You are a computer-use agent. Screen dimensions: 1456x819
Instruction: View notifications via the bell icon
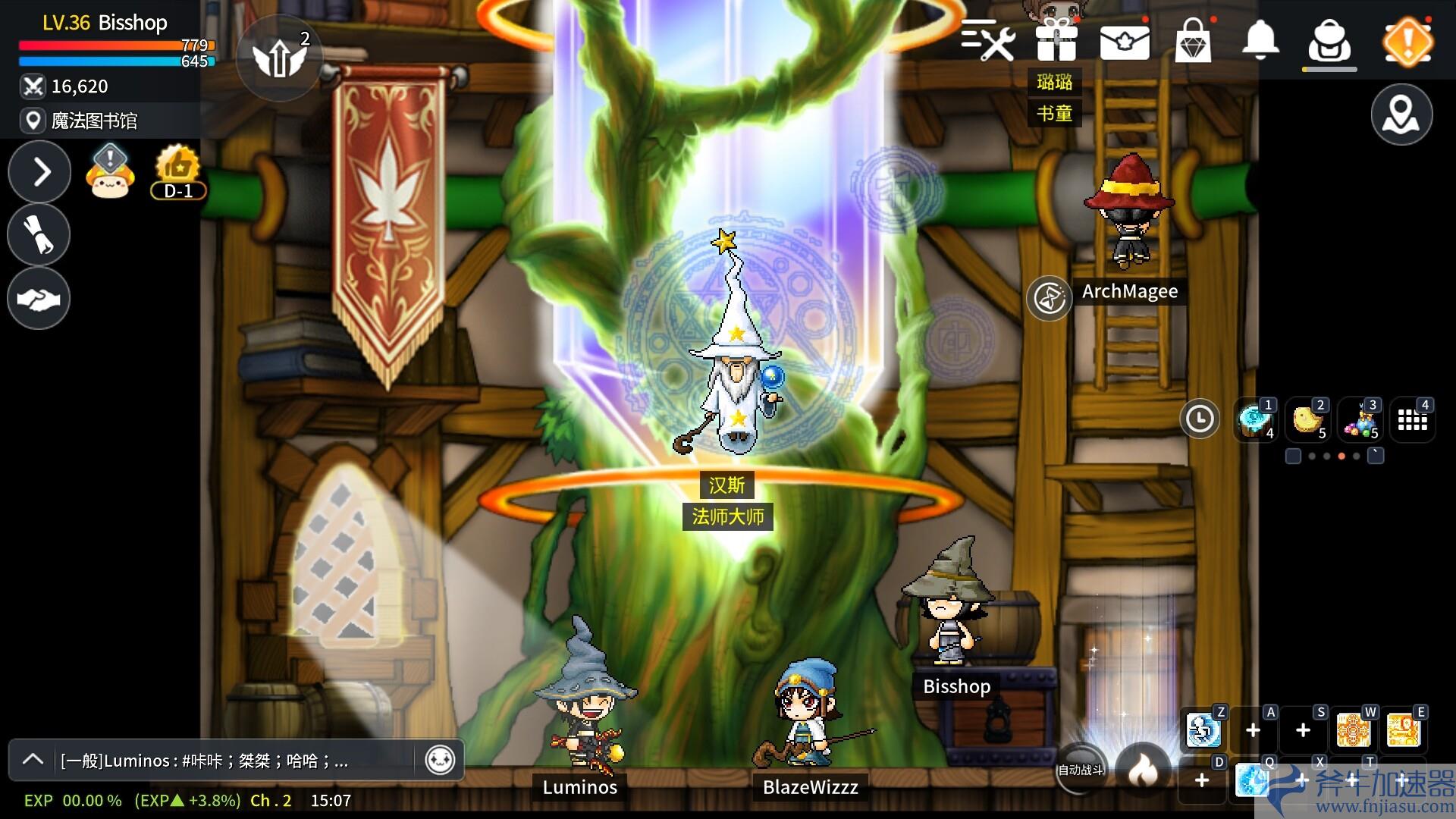(x=1260, y=39)
